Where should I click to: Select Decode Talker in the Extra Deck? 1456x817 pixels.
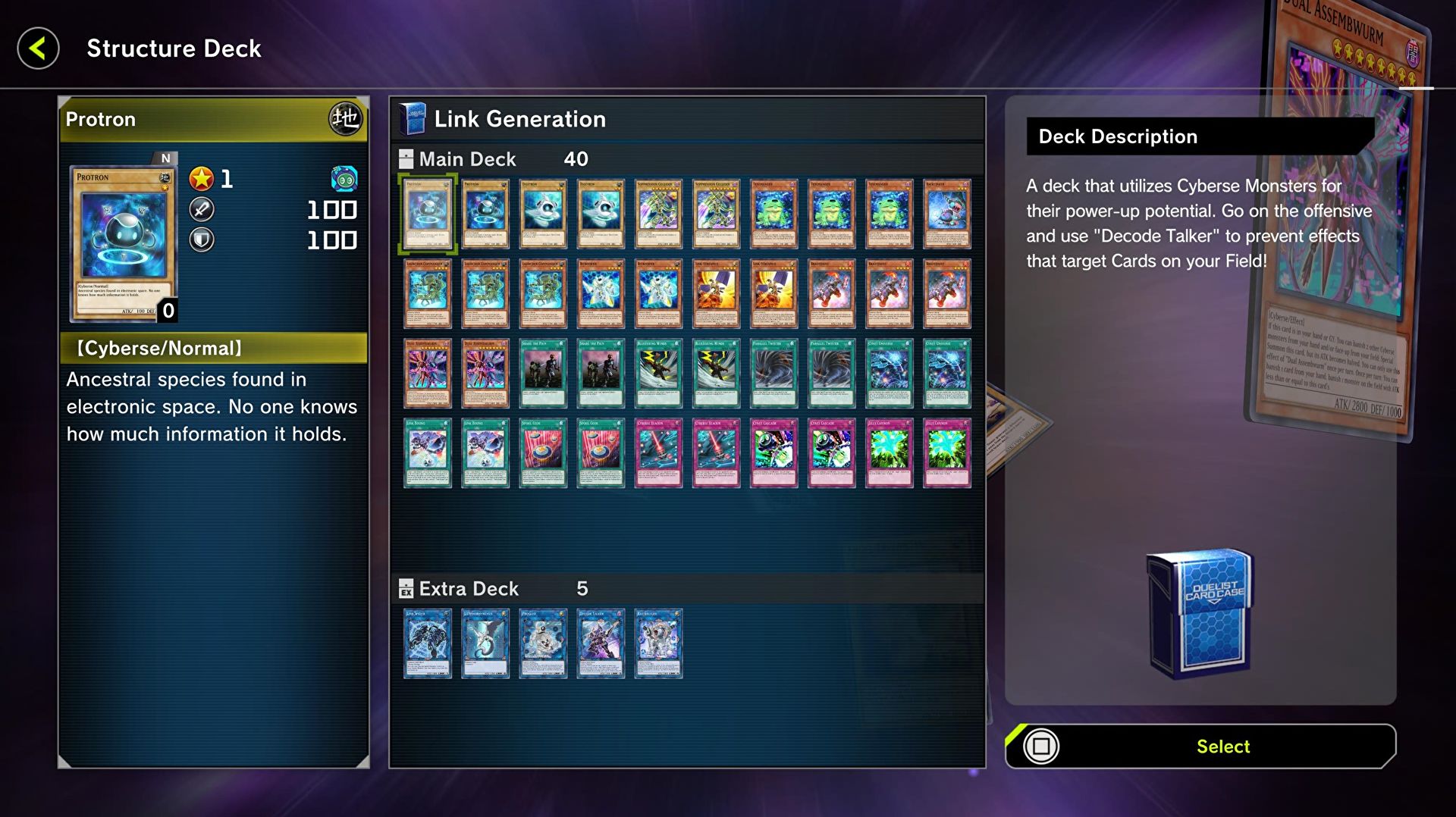tap(601, 643)
